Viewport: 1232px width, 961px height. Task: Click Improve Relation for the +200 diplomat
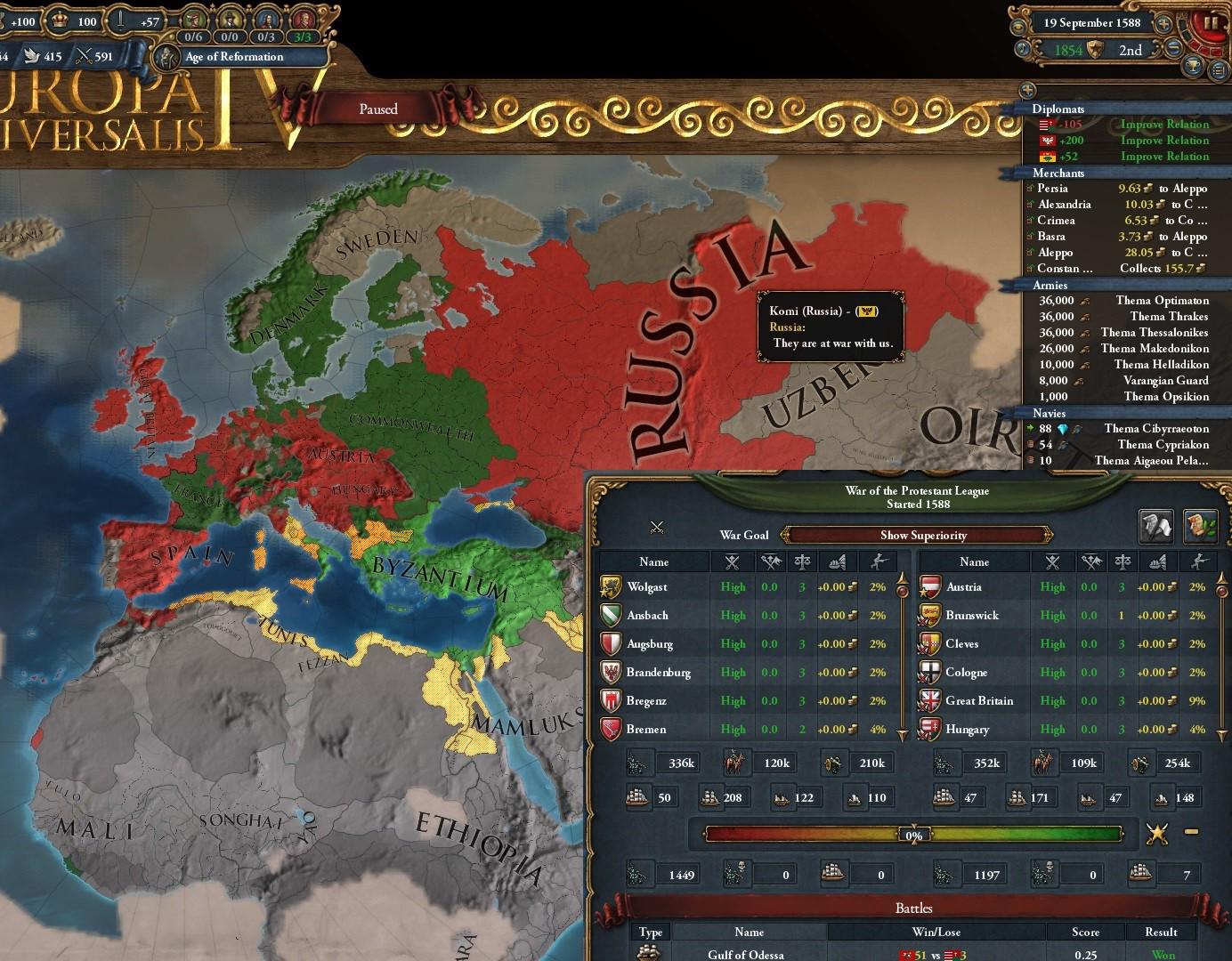click(x=1164, y=140)
